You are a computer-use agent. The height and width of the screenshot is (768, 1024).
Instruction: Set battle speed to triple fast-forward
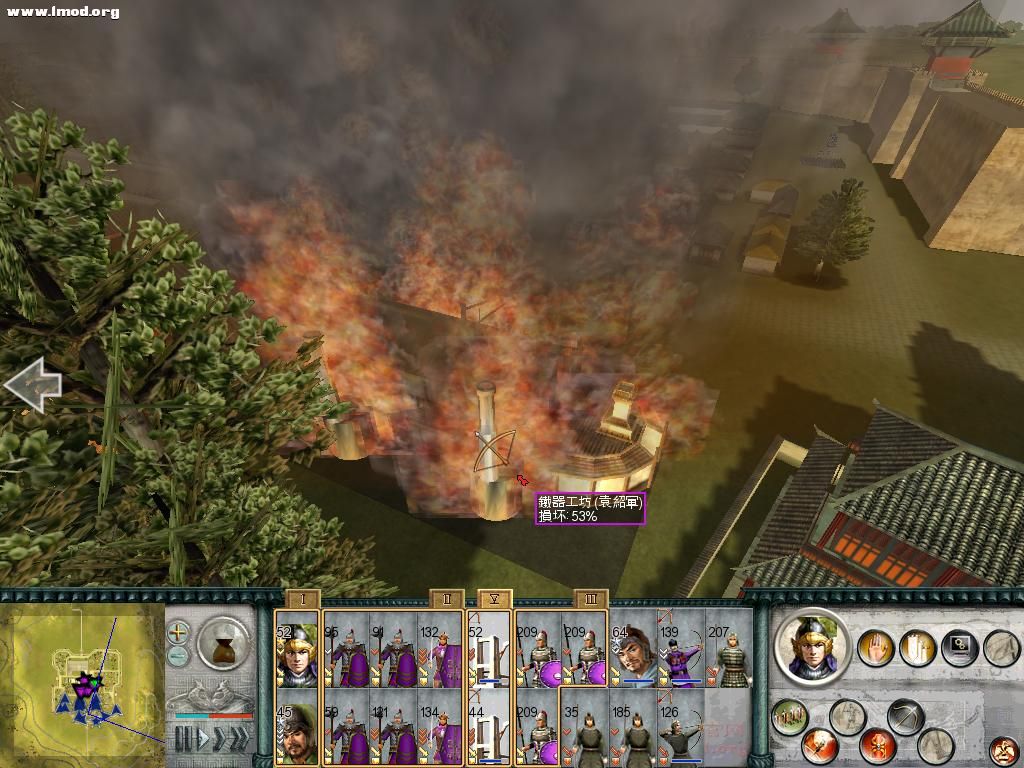(x=238, y=739)
